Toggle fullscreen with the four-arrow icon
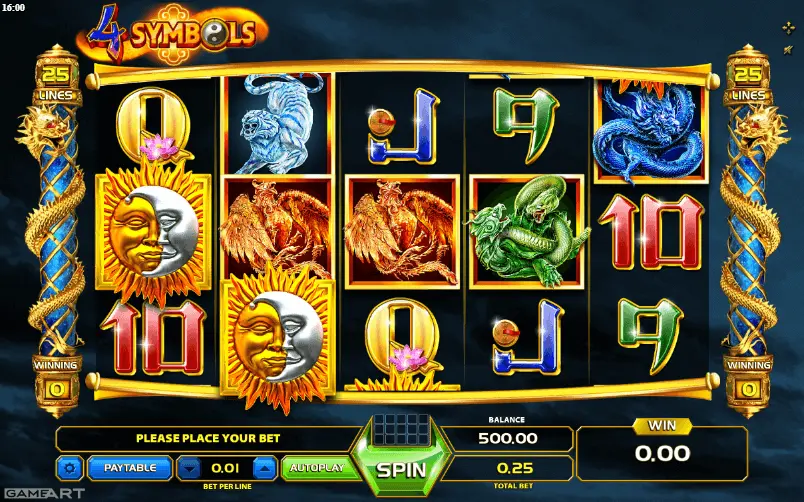 pos(790,27)
